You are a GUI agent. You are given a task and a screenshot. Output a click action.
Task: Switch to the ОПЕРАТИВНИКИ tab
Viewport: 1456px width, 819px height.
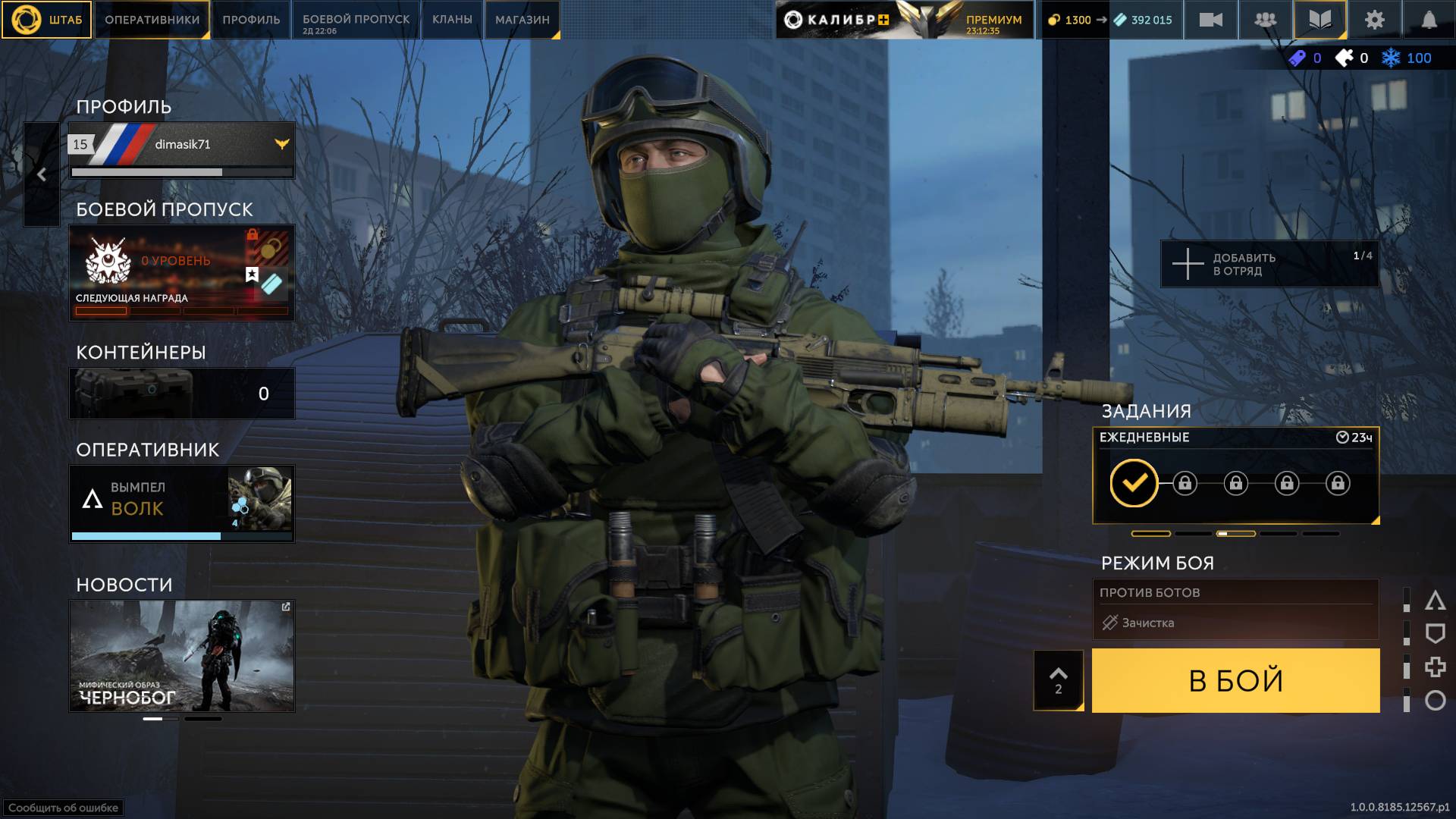[x=152, y=20]
